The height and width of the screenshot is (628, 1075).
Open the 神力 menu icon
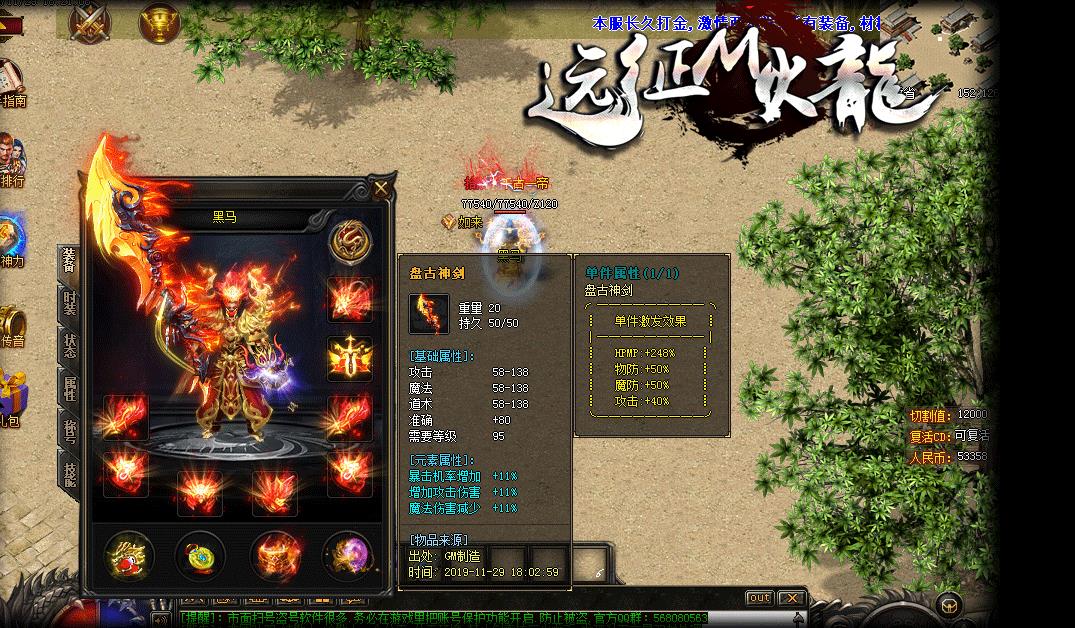[x=11, y=242]
